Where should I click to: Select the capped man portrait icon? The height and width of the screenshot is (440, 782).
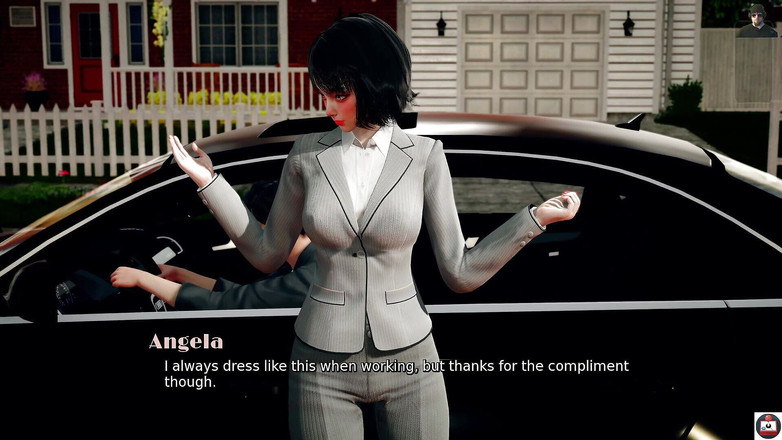pos(757,19)
